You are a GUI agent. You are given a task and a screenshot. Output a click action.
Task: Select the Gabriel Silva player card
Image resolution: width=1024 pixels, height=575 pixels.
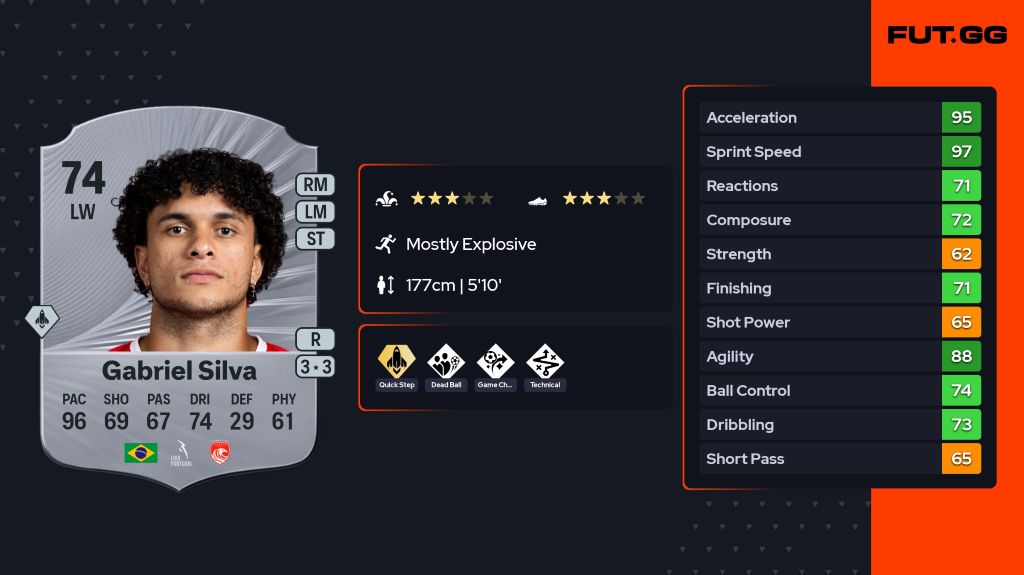pos(178,300)
